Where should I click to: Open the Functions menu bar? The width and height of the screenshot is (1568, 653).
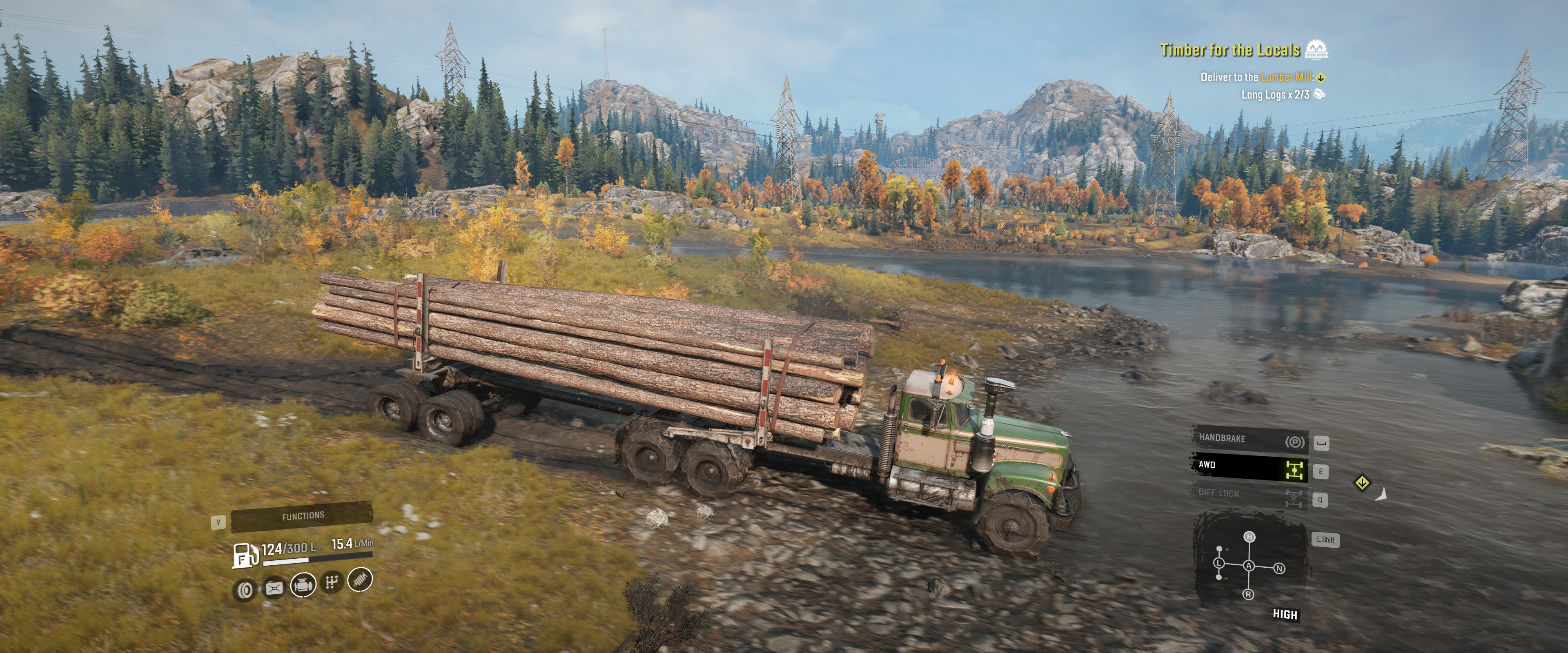click(303, 516)
